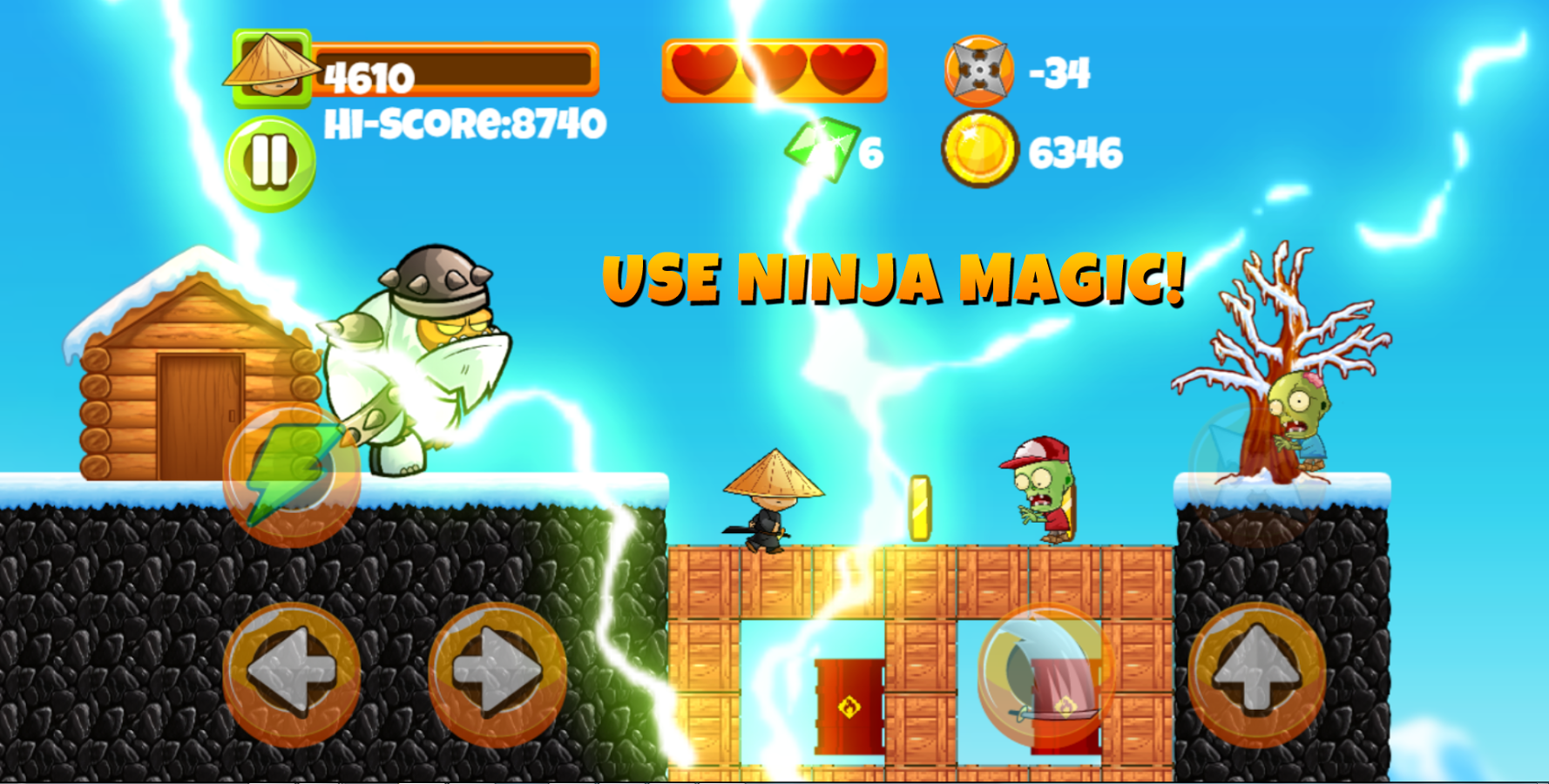Tap the ninja hat avatar icon
This screenshot has height=784, width=1549.
273,70
